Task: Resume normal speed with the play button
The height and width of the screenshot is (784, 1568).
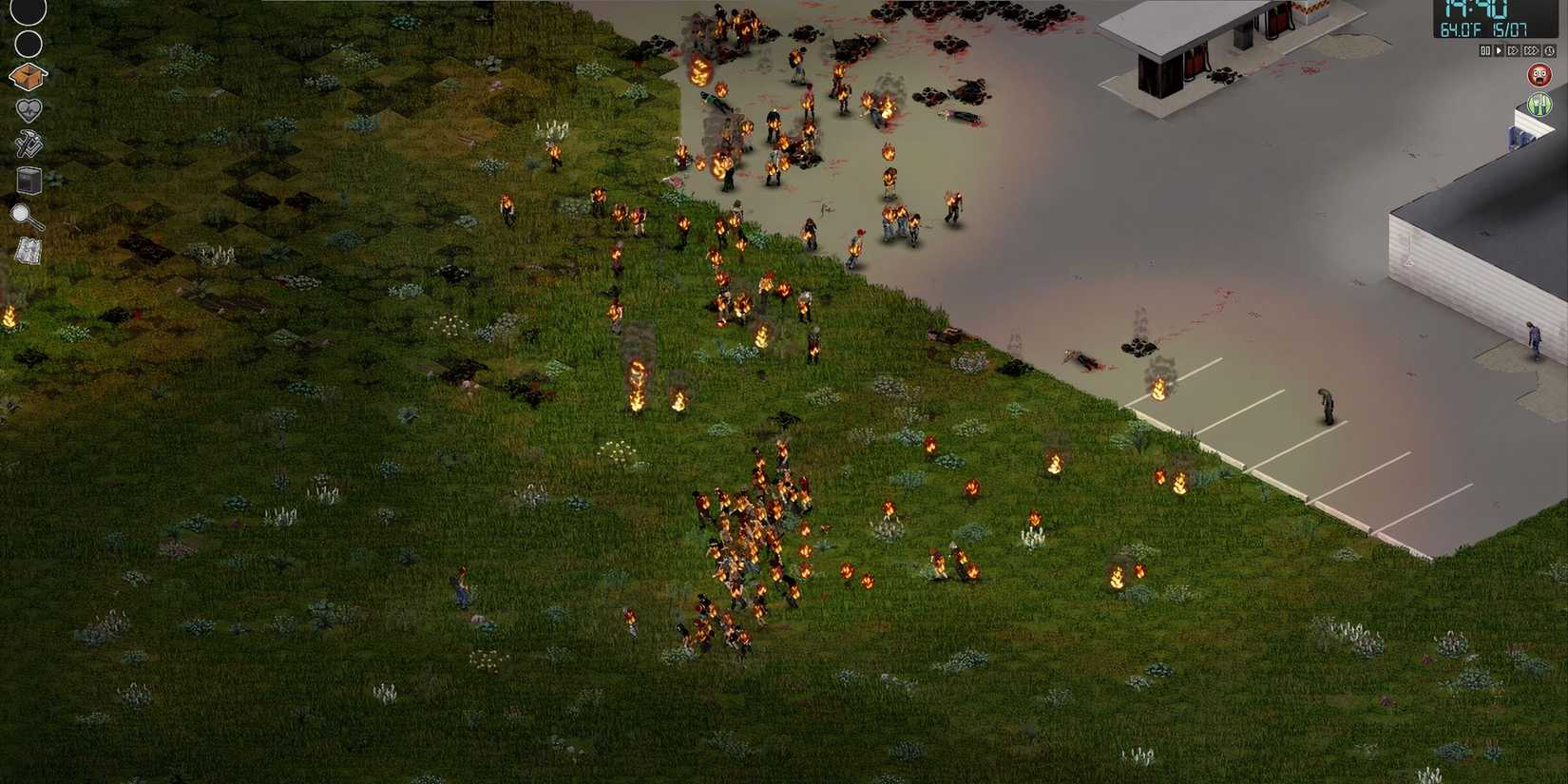Action: click(1500, 52)
